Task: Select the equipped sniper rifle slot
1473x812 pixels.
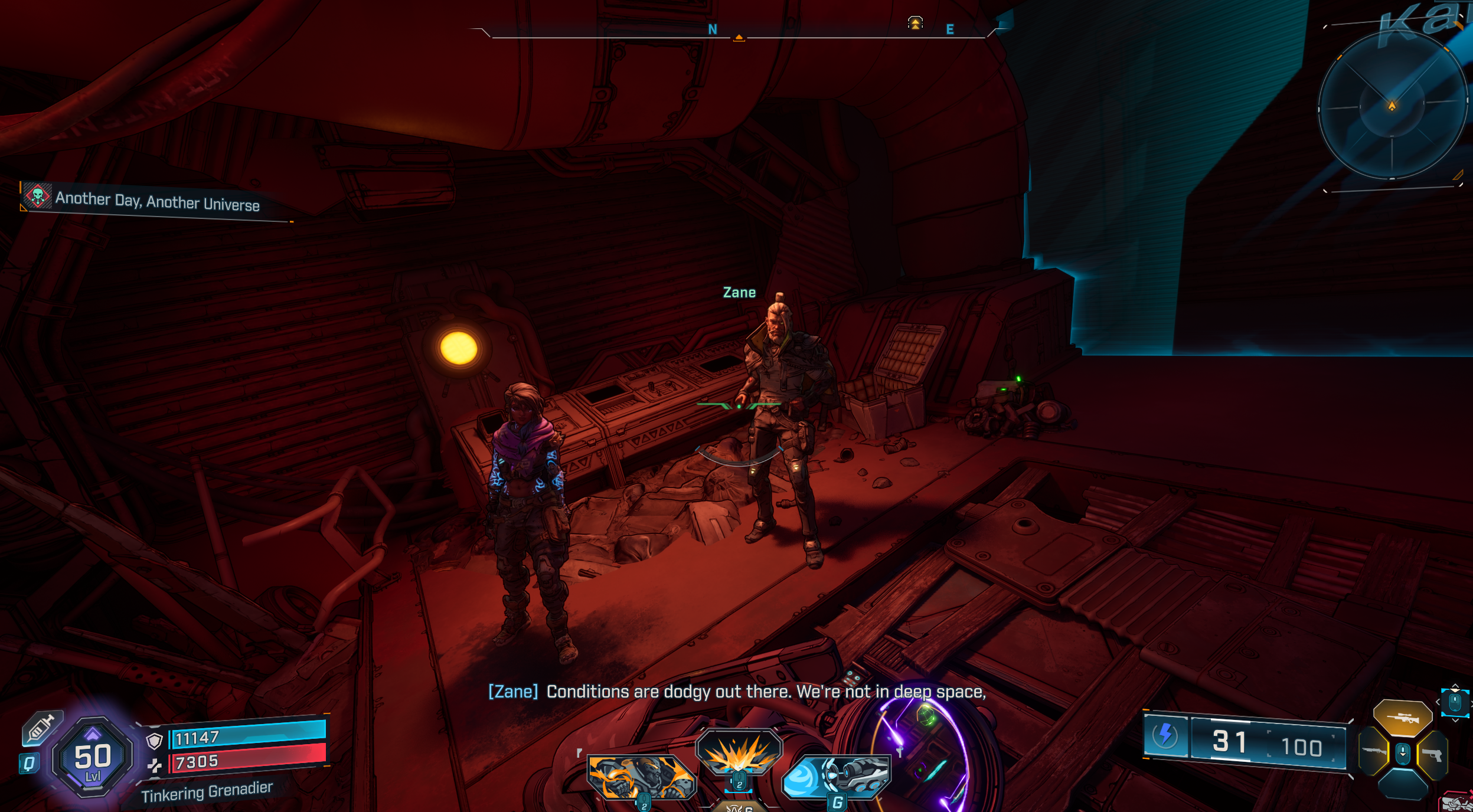Action: 1402,718
